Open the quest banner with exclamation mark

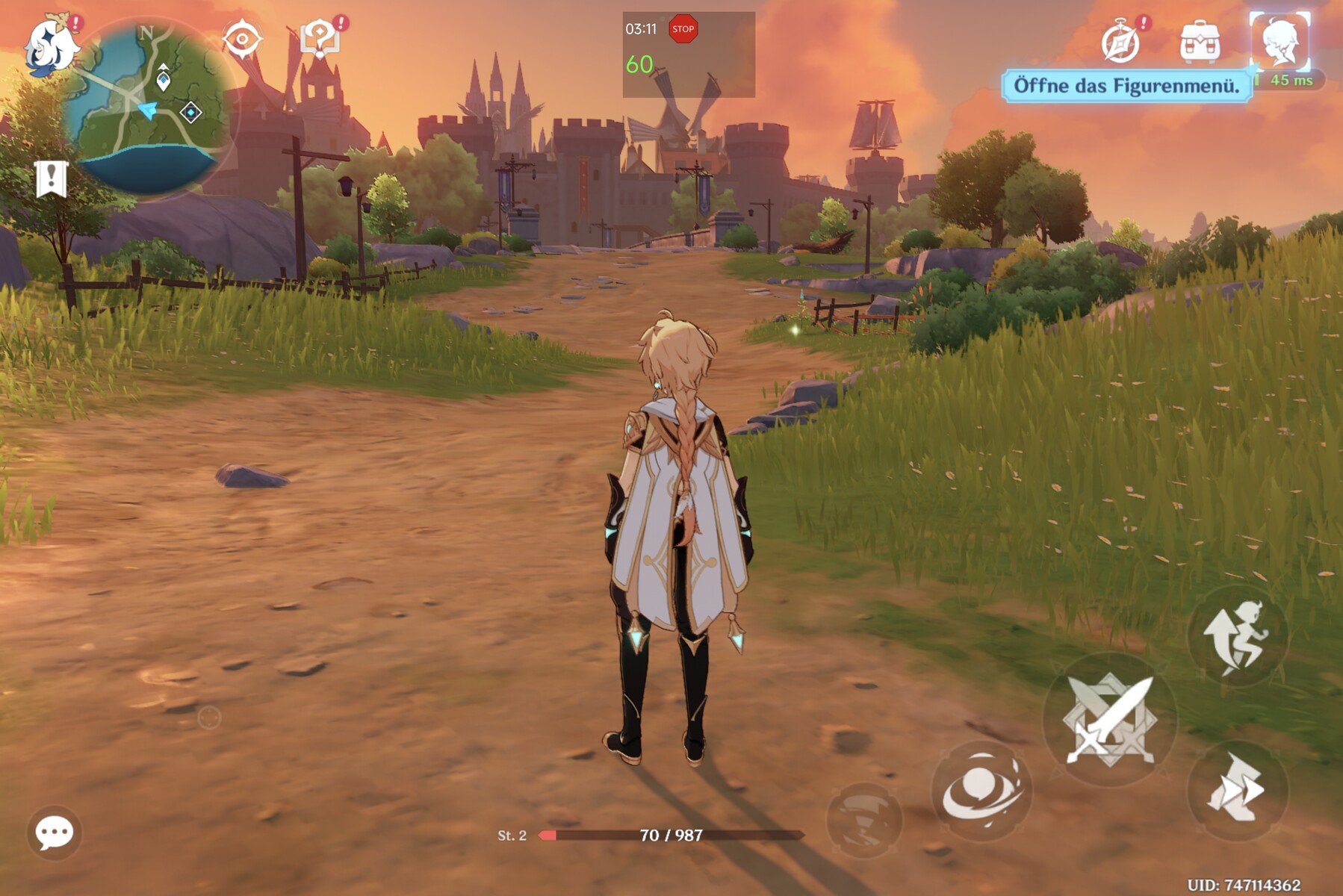[51, 179]
